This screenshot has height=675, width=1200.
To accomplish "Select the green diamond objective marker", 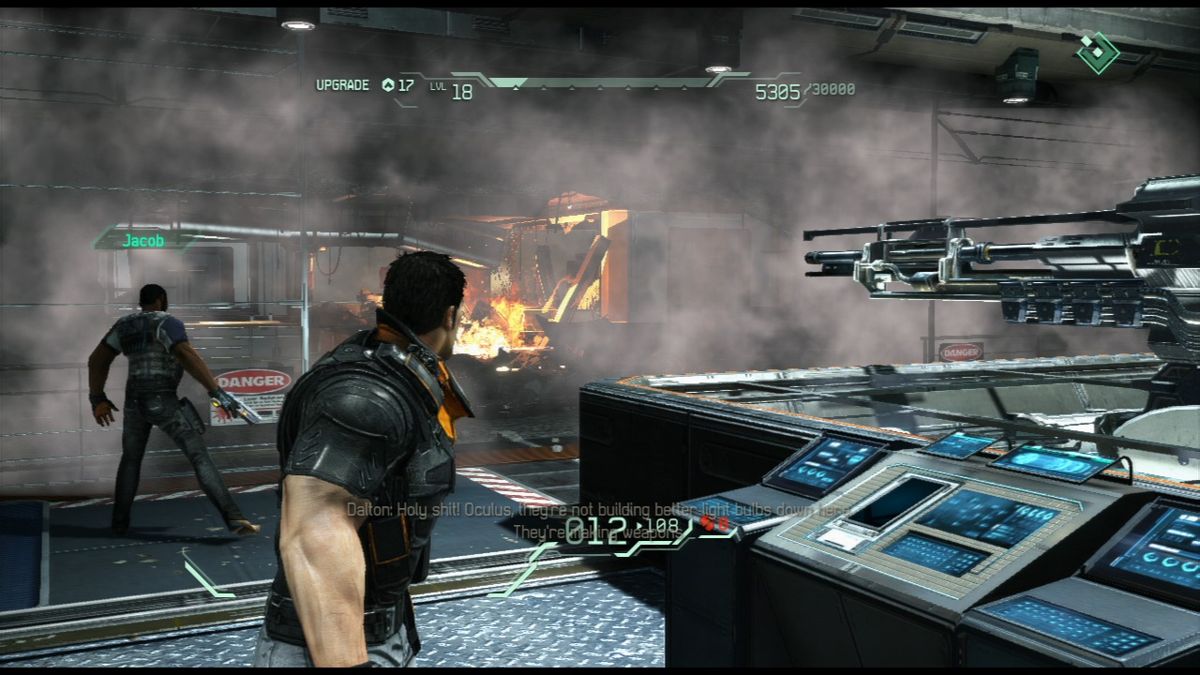I will pyautogui.click(x=1097, y=52).
